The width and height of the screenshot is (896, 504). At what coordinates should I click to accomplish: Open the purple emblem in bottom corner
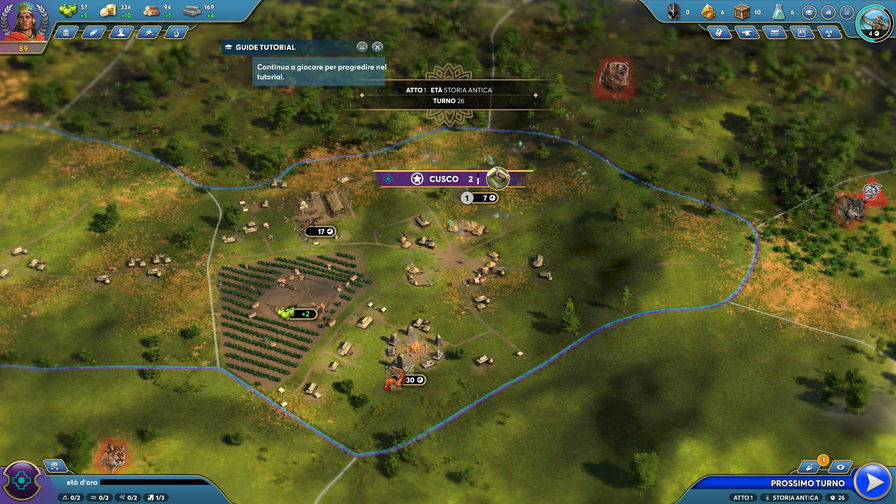coord(20,482)
